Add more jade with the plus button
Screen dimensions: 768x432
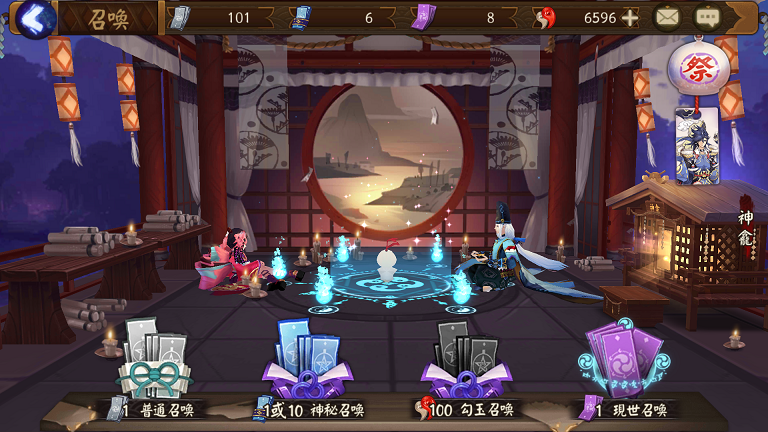pos(630,18)
